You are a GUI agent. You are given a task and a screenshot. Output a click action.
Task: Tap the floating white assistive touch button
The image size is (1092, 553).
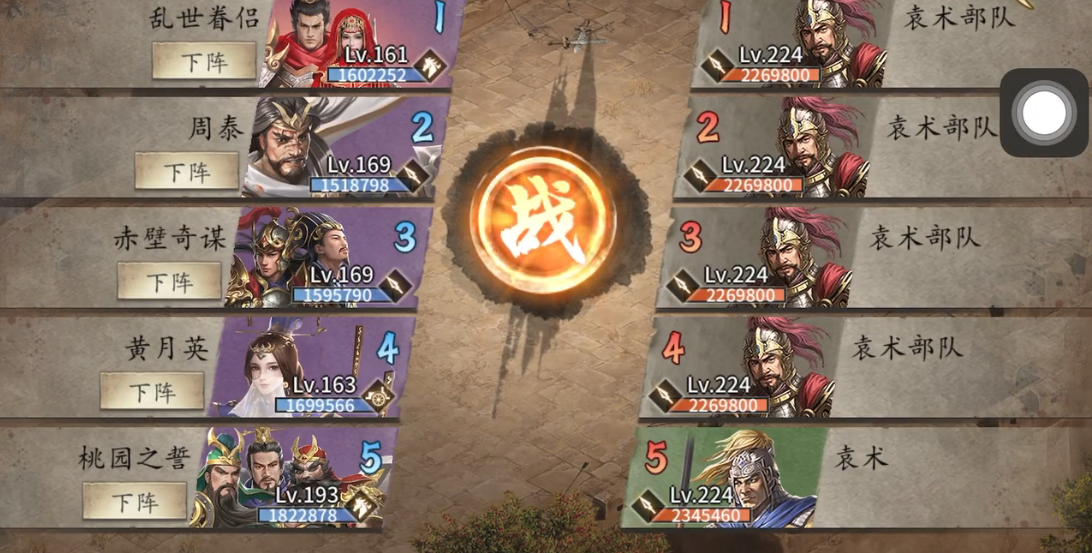pos(1044,113)
